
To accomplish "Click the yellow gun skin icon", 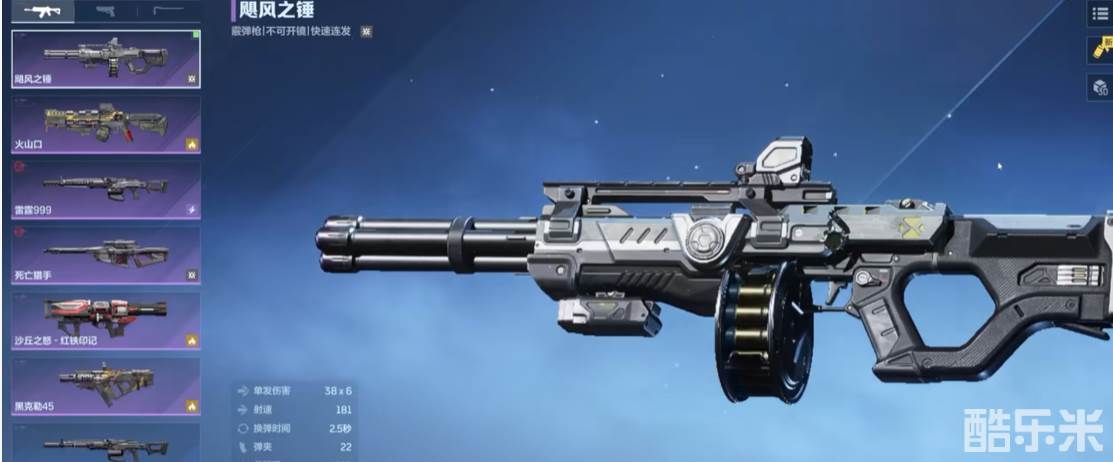I will click(1100, 50).
